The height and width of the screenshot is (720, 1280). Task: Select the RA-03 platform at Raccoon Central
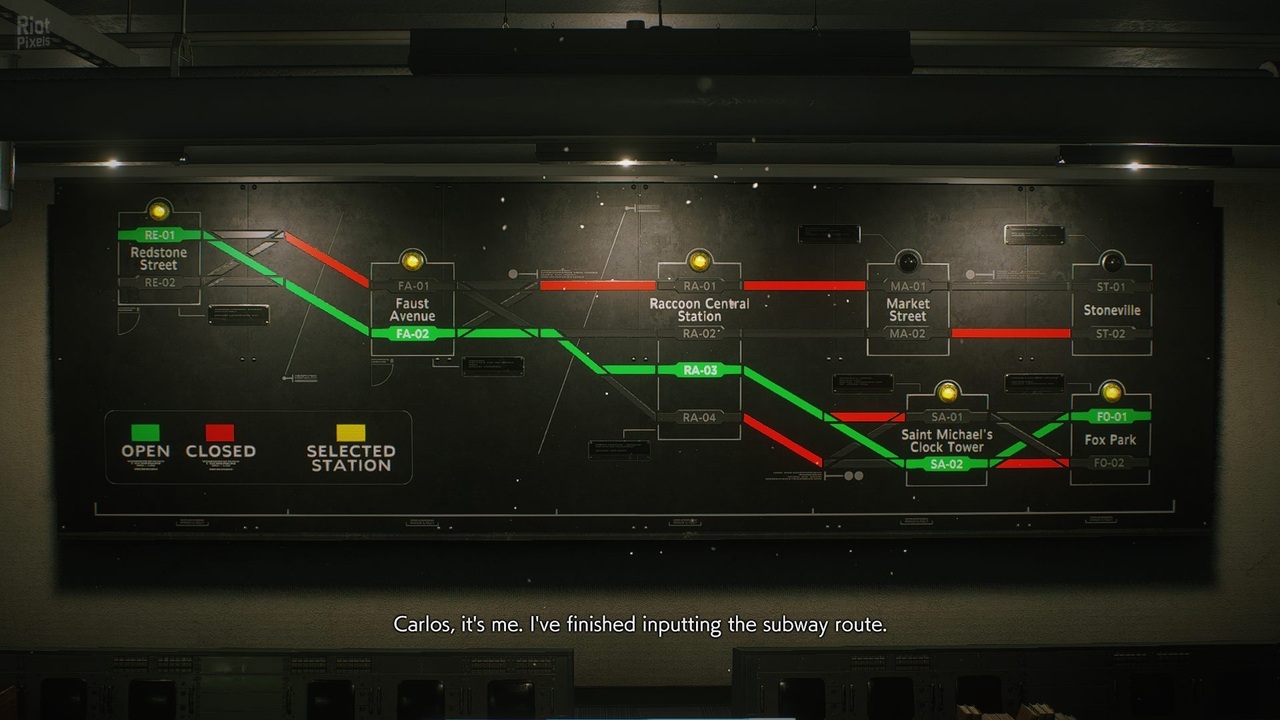700,370
